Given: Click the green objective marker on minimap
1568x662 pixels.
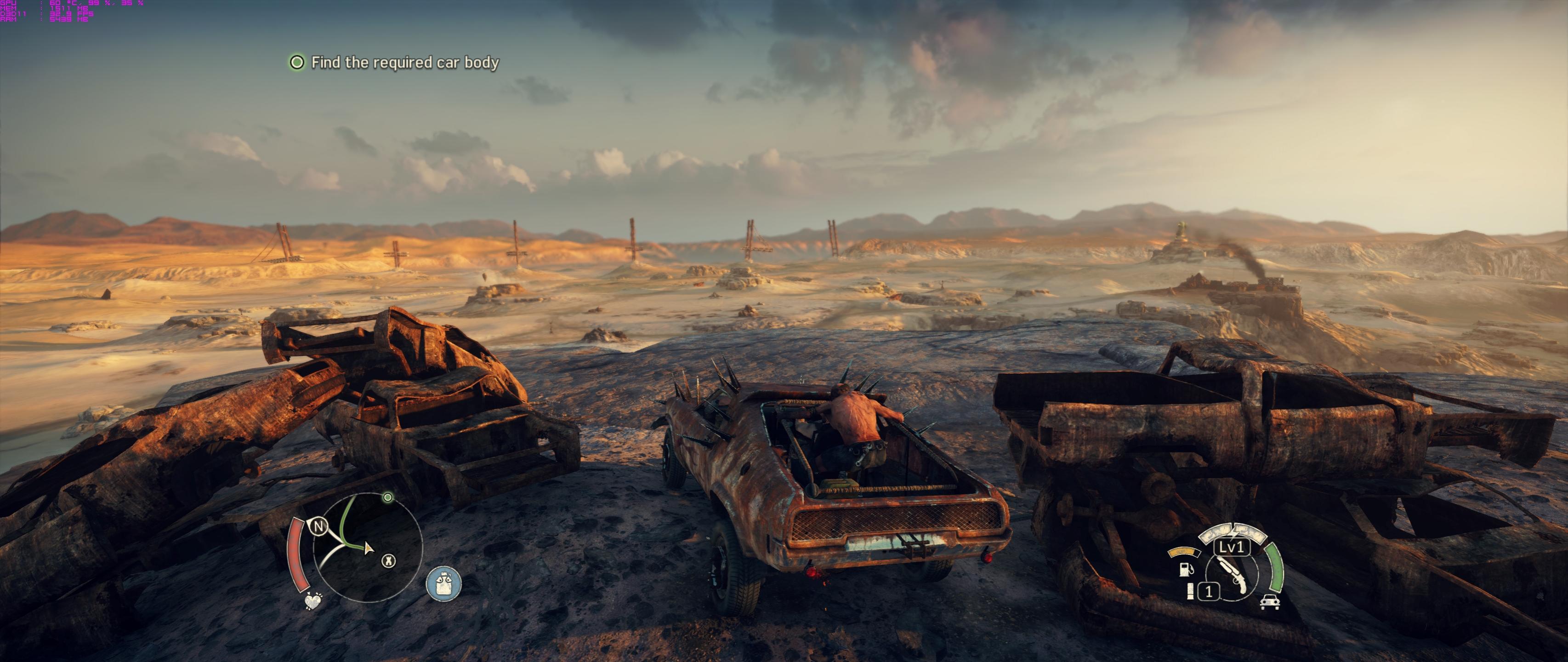Looking at the screenshot, I should coord(388,497).
